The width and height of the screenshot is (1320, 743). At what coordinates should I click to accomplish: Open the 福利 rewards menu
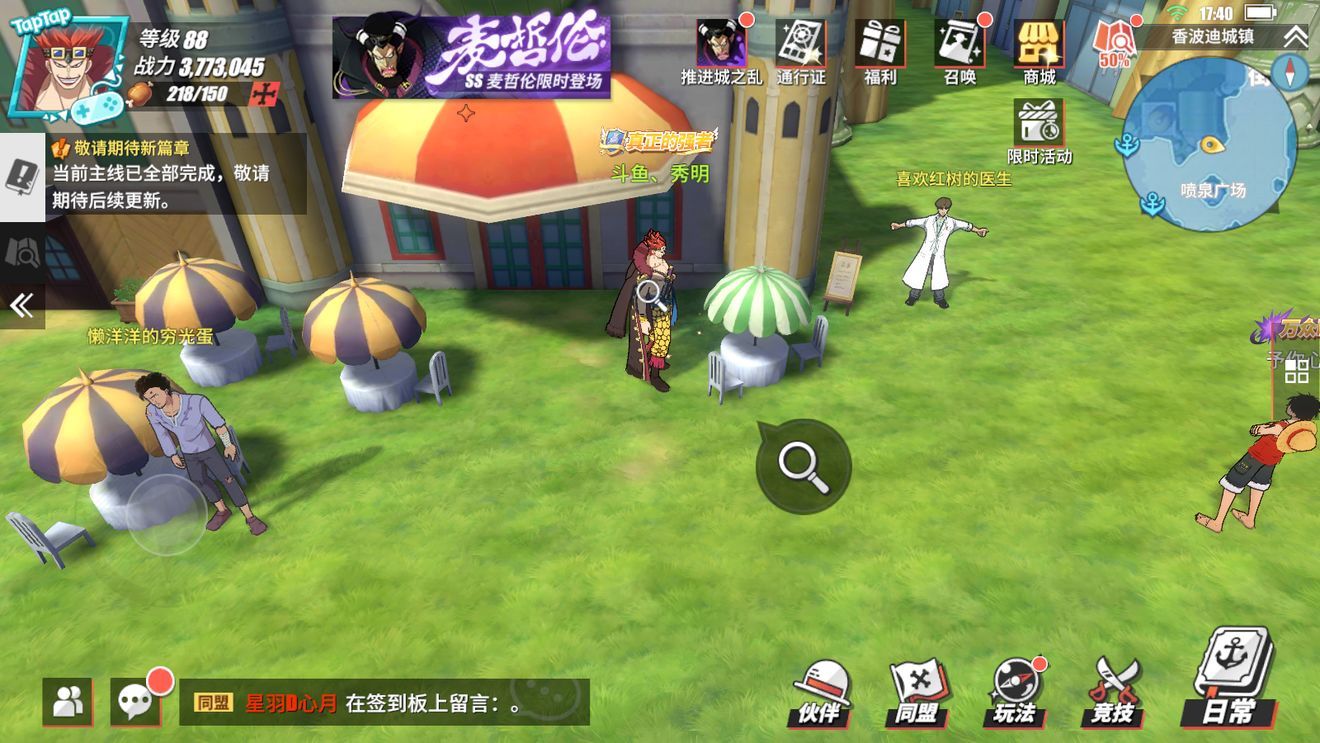pos(880,50)
